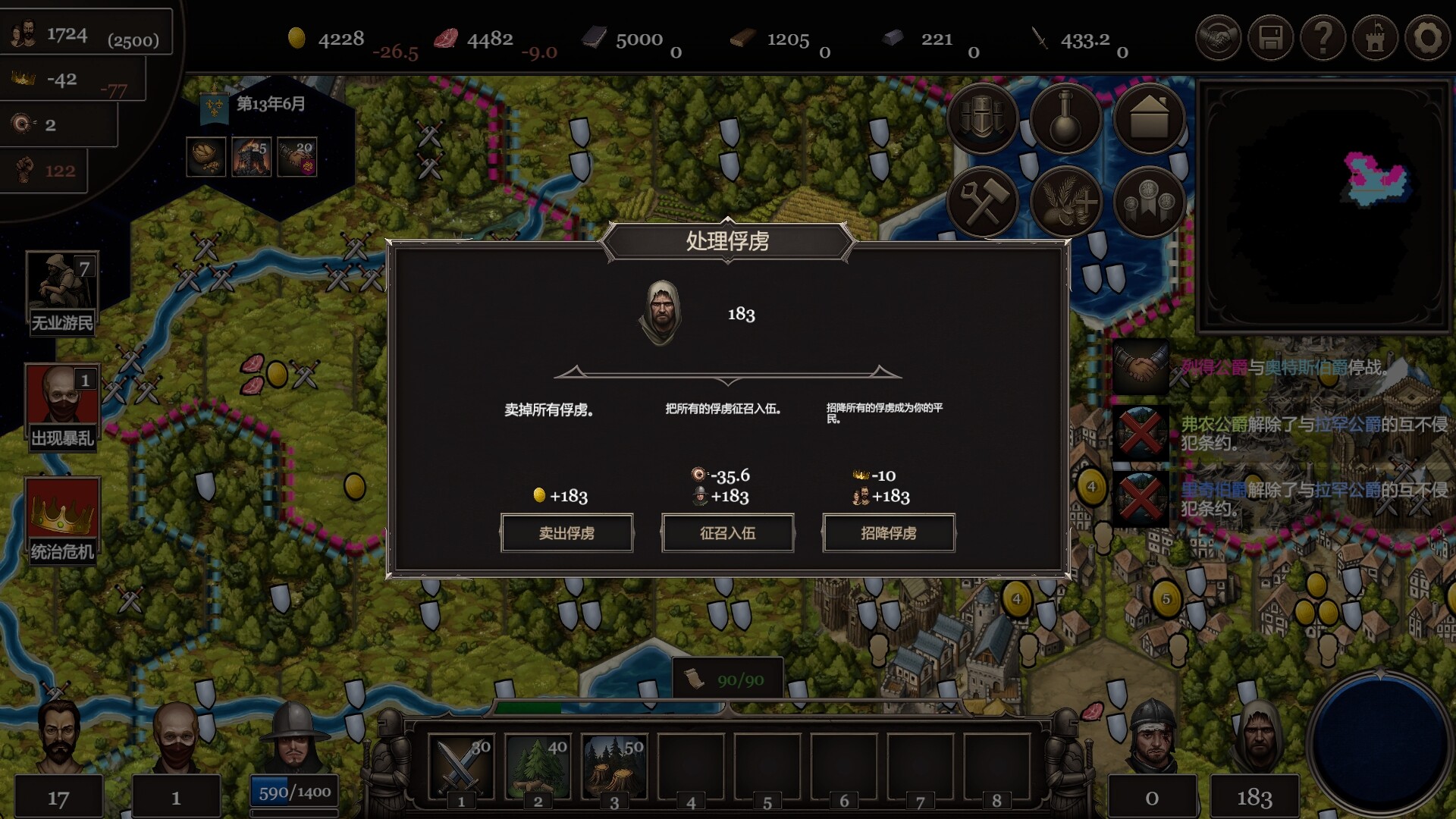Open the save game floppy disk icon
Image resolution: width=1456 pixels, height=819 pixels.
click(x=1271, y=36)
